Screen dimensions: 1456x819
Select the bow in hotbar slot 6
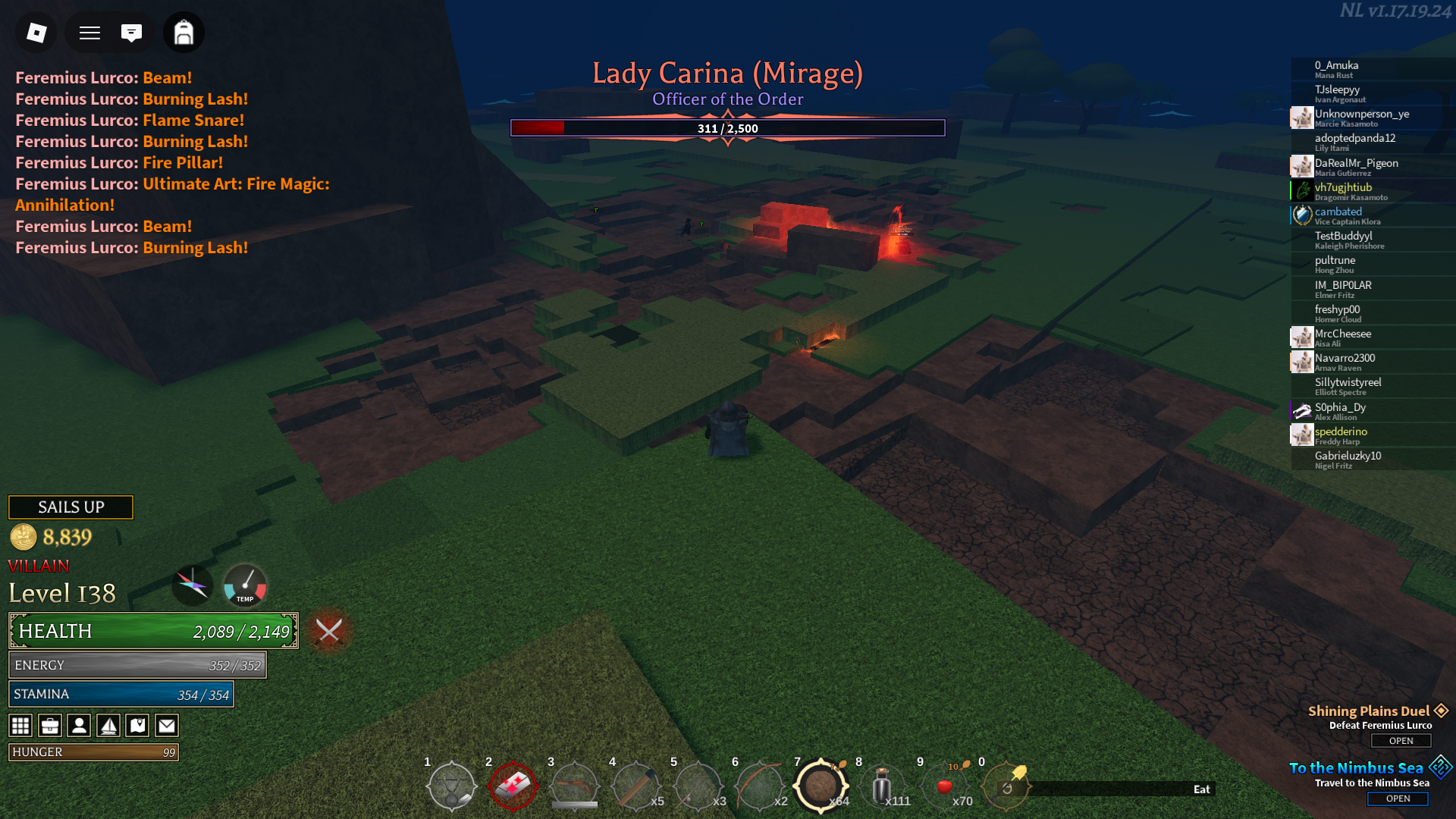click(759, 786)
